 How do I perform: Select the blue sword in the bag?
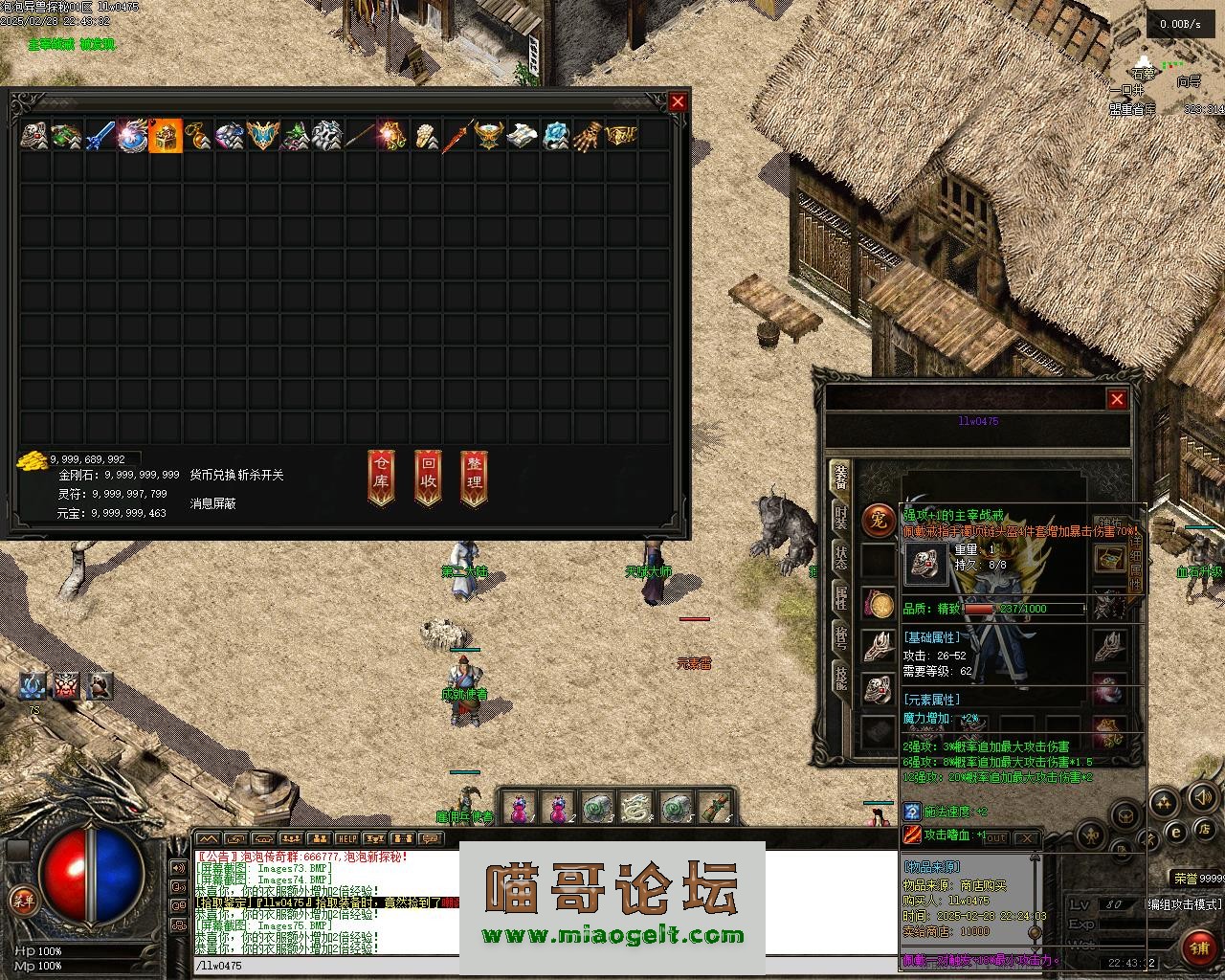pyautogui.click(x=100, y=136)
